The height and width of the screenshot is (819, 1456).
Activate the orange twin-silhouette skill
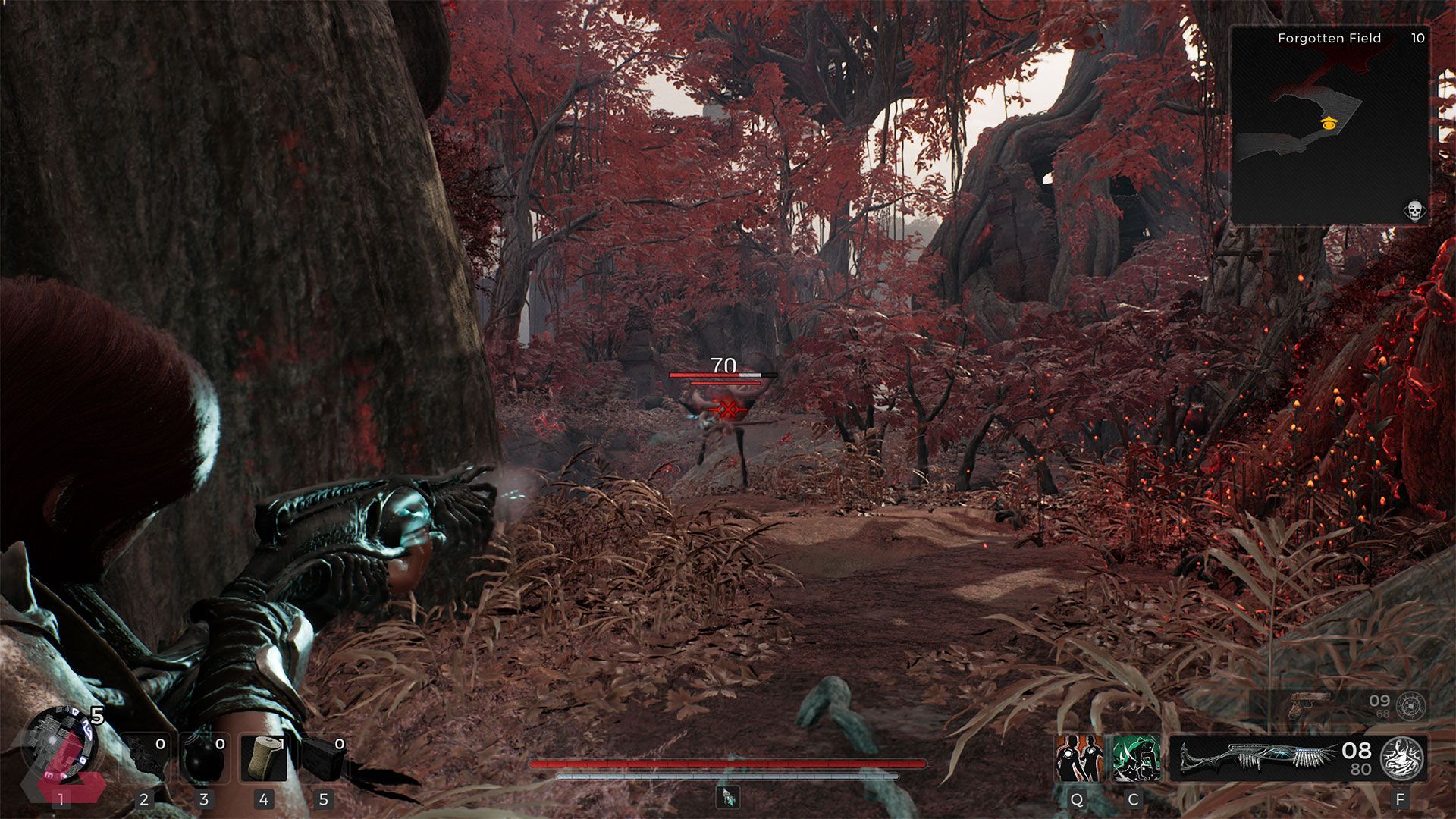tap(1077, 758)
